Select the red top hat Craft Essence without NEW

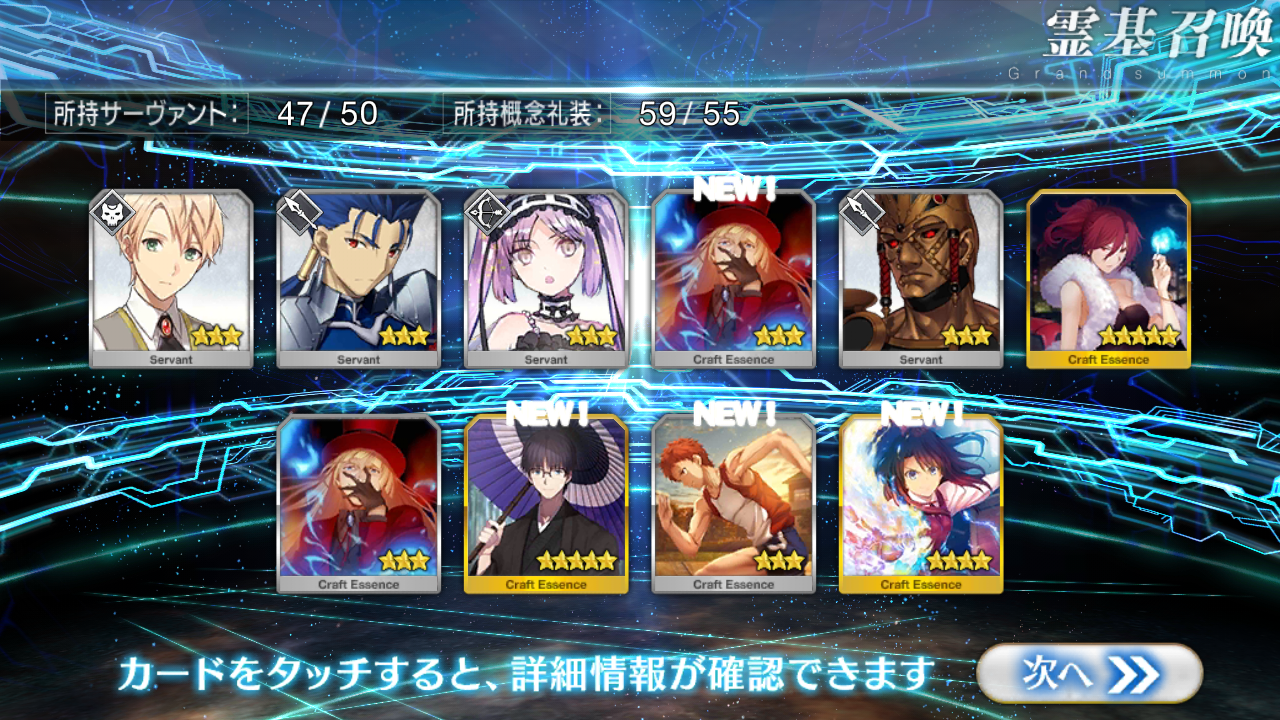tap(358, 502)
